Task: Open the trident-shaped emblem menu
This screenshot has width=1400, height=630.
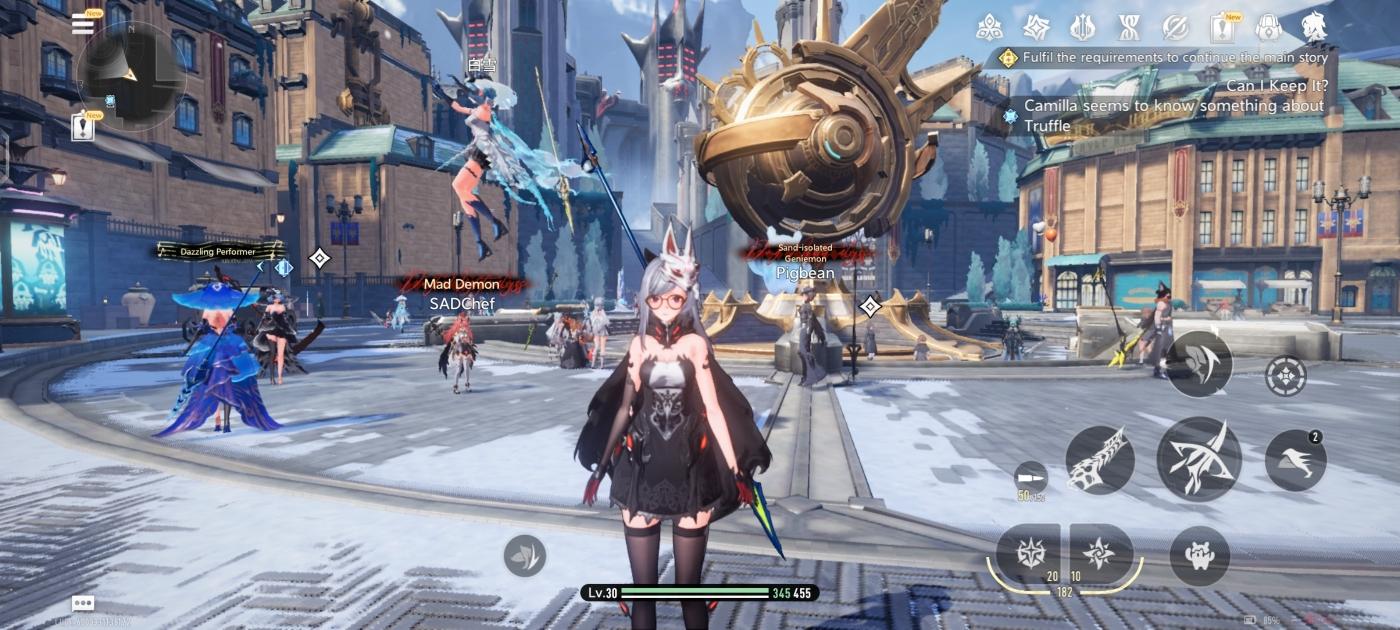Action: 1082,27
